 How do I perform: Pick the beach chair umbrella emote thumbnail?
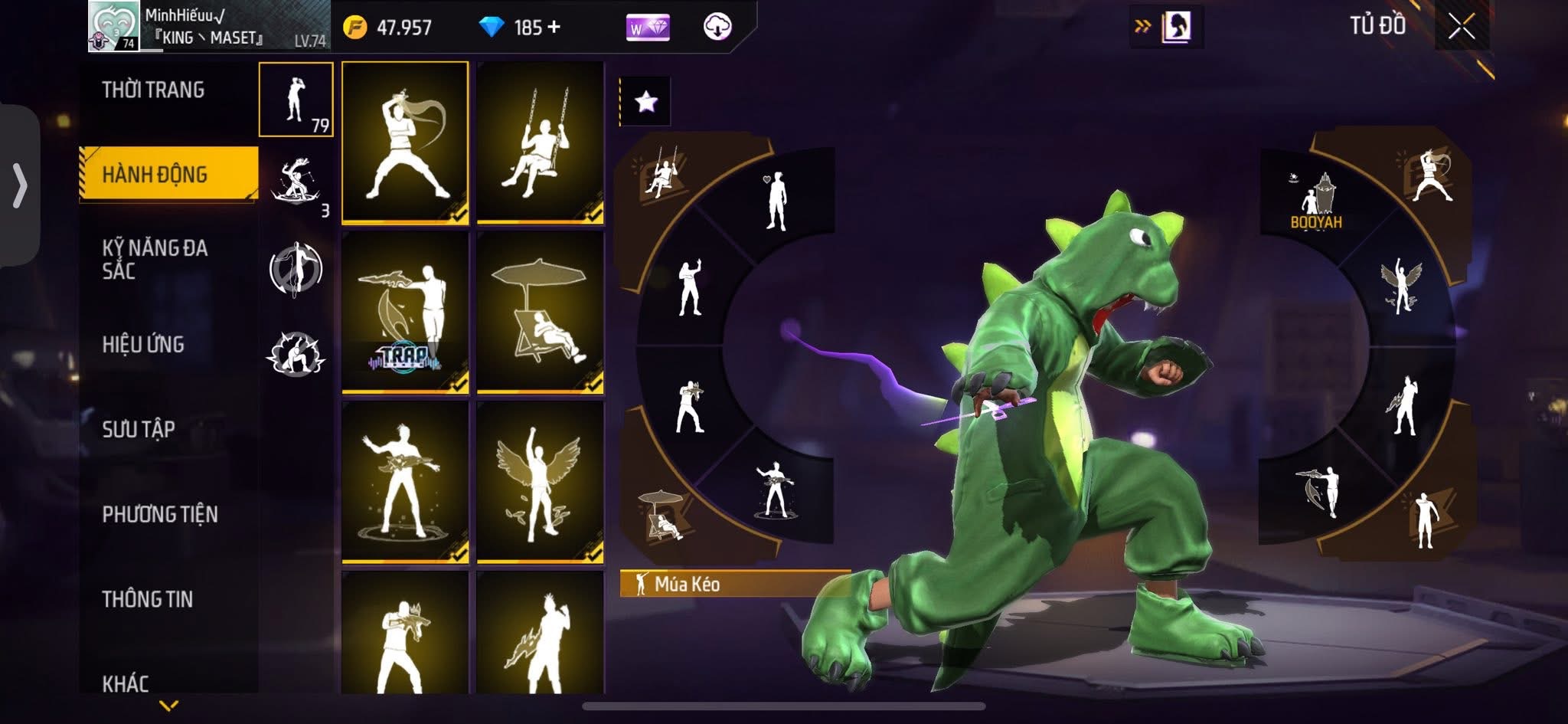pyautogui.click(x=541, y=313)
